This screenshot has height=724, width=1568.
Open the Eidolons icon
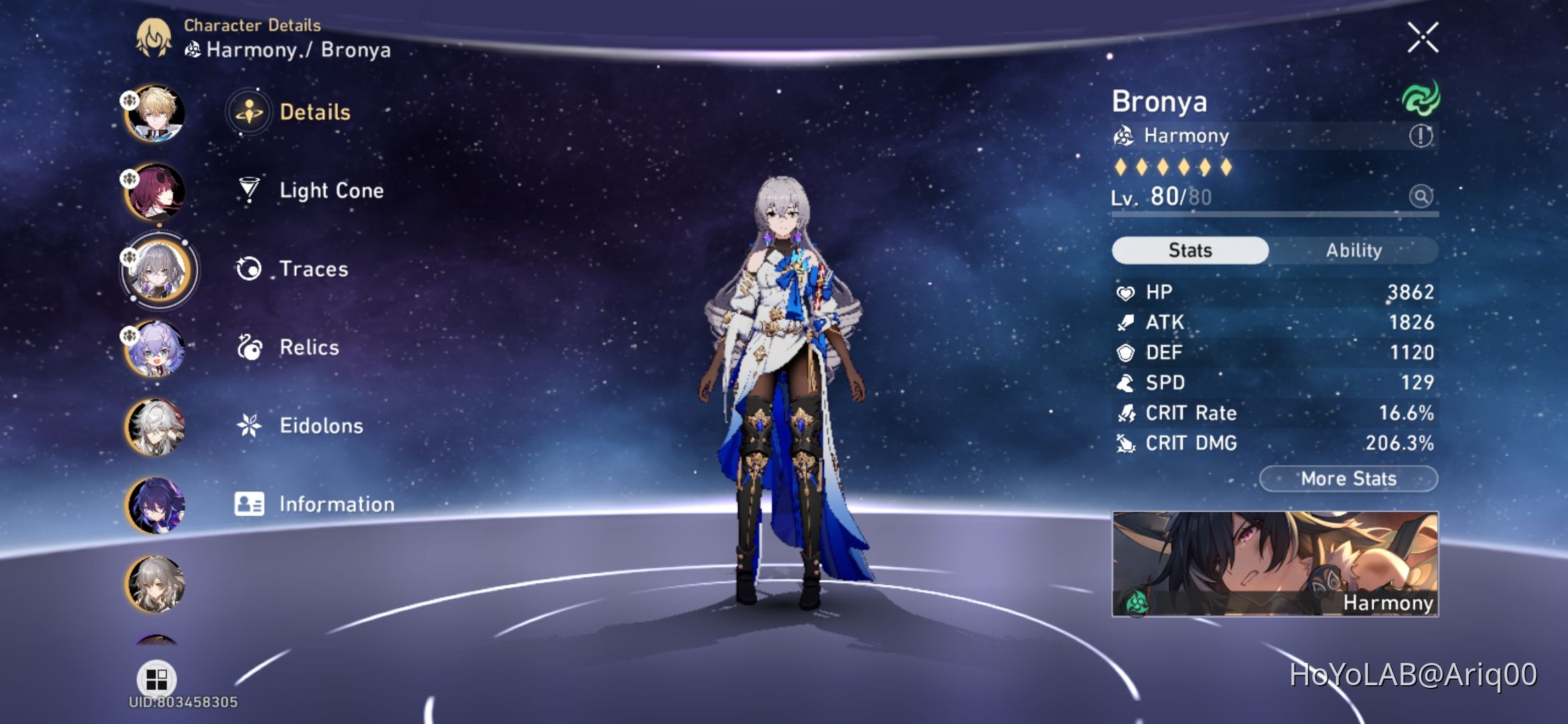click(x=249, y=425)
